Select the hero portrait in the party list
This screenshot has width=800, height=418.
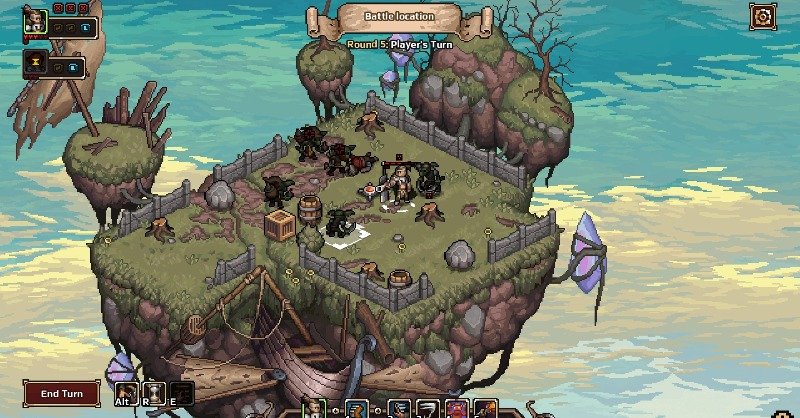[36, 22]
